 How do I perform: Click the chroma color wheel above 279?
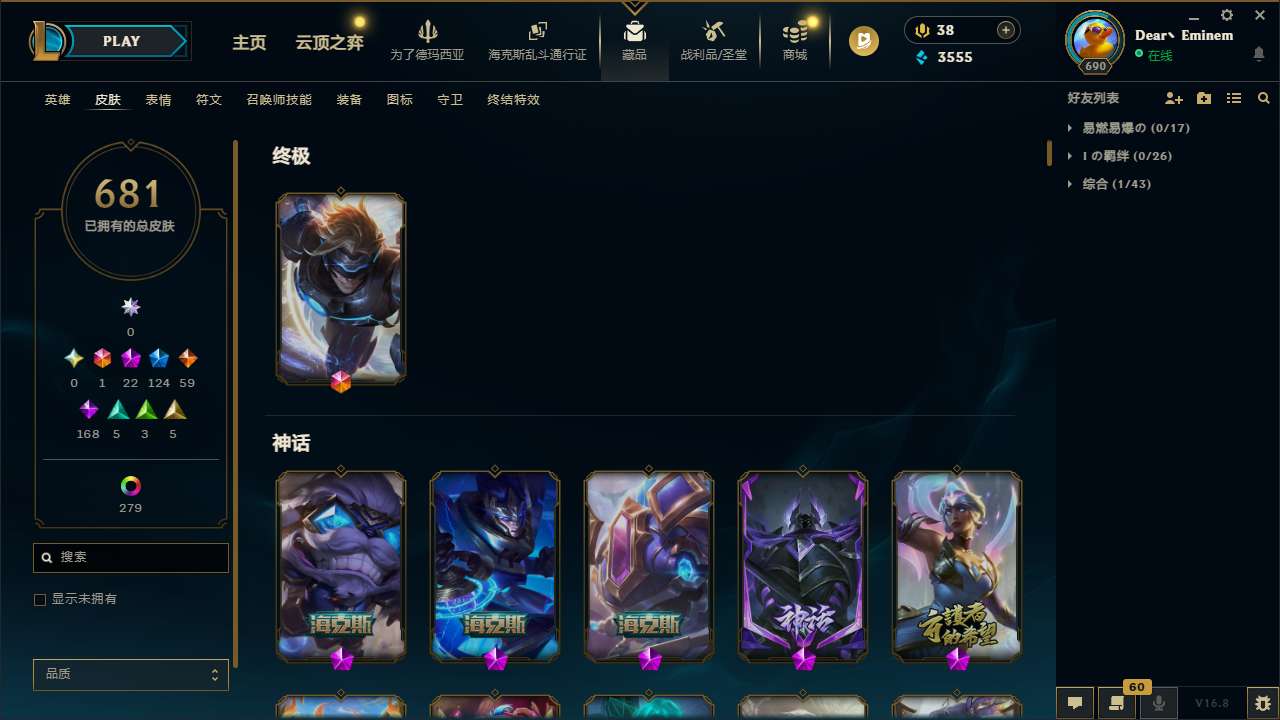129,487
